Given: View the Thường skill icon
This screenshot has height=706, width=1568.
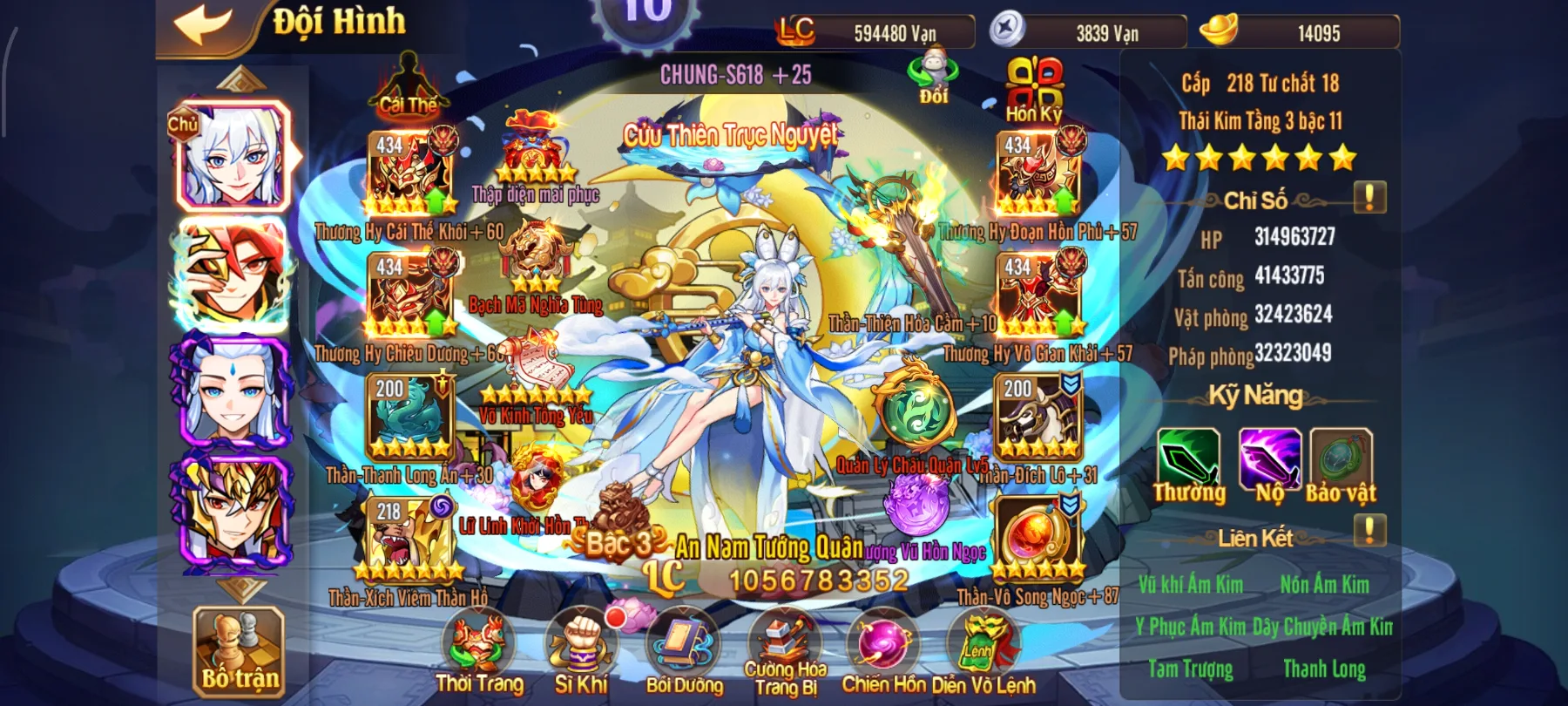Looking at the screenshot, I should [x=1188, y=459].
